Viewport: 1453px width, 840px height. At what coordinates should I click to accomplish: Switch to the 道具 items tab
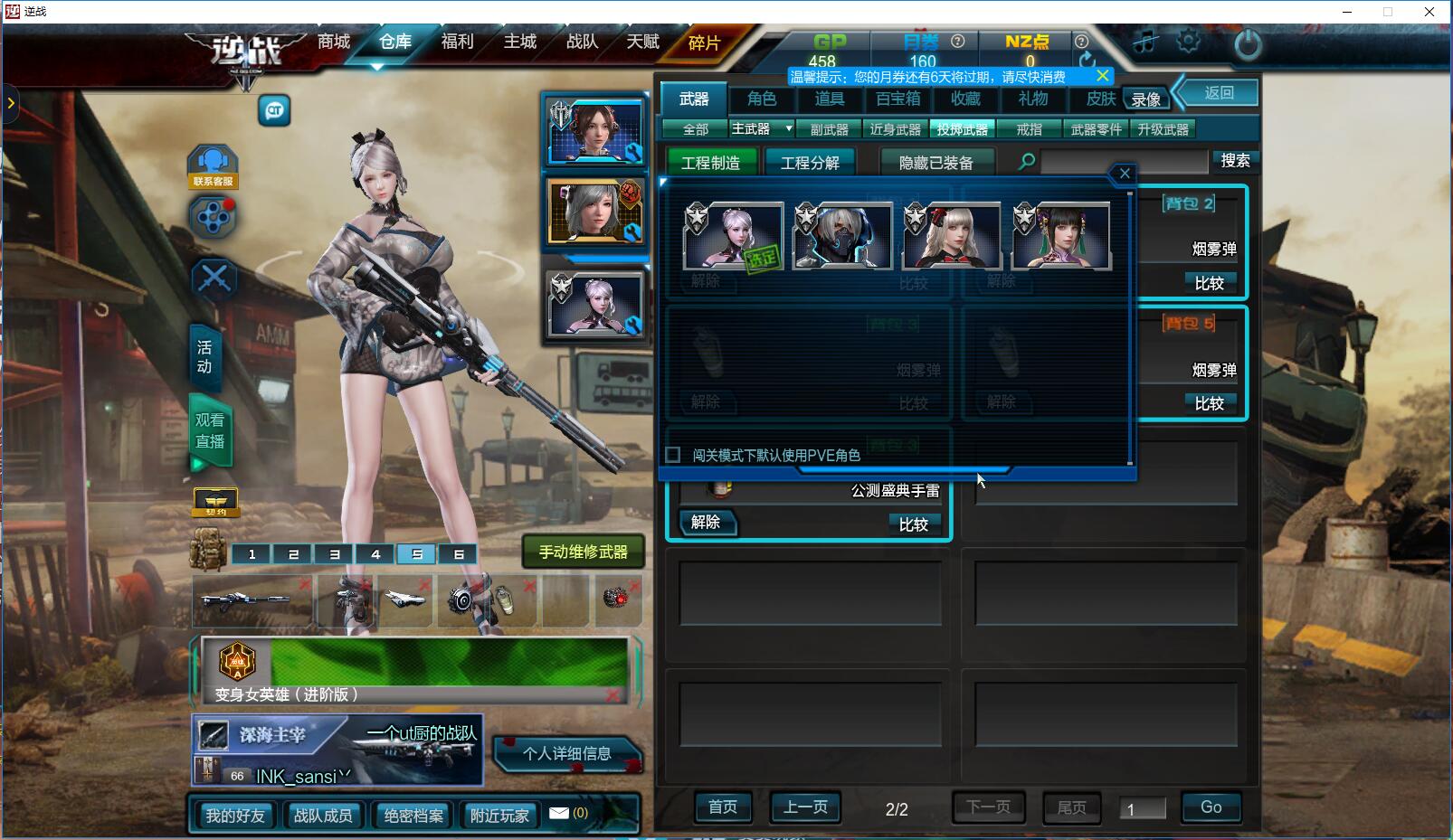pos(829,99)
